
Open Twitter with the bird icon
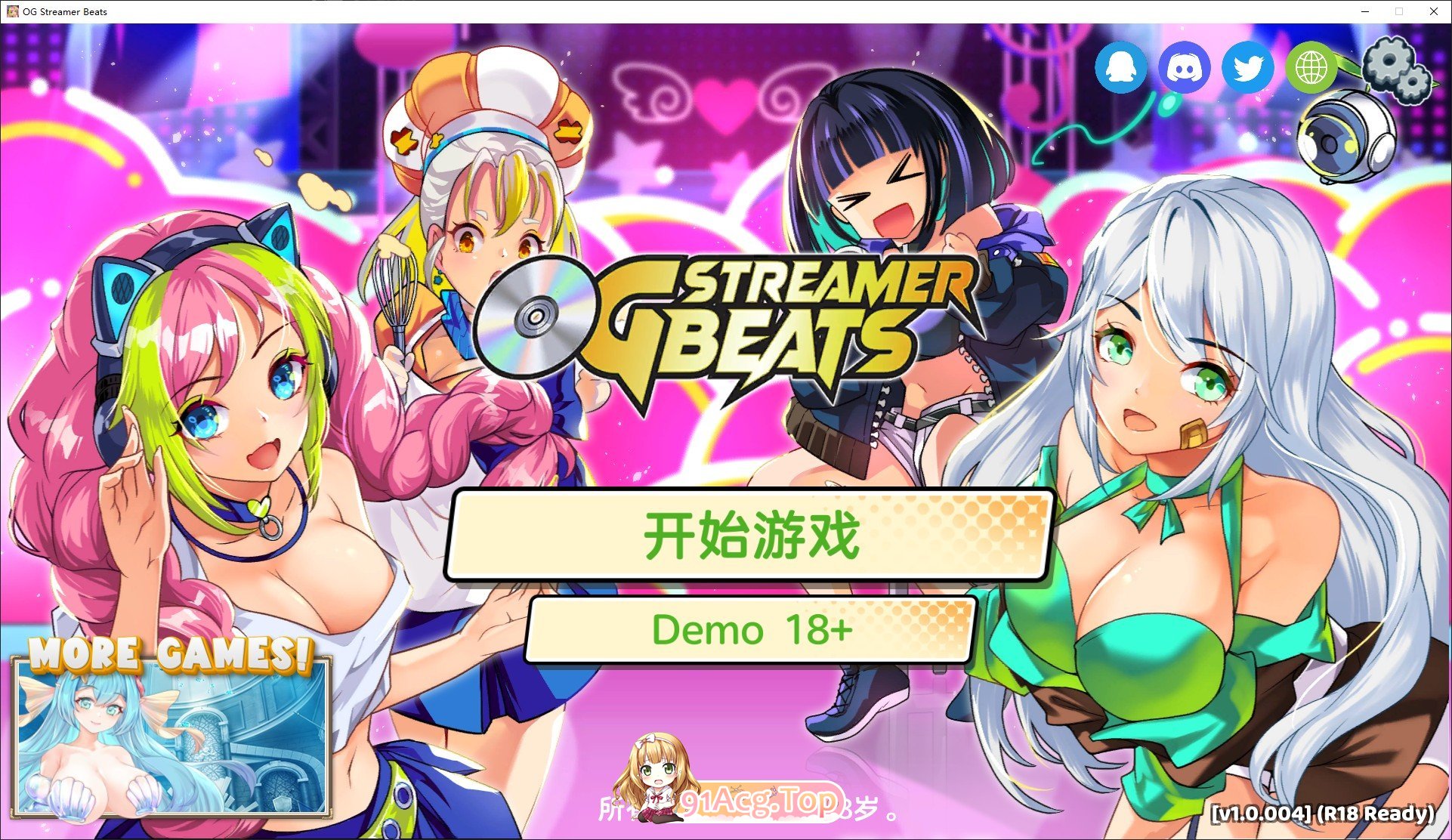[1247, 67]
